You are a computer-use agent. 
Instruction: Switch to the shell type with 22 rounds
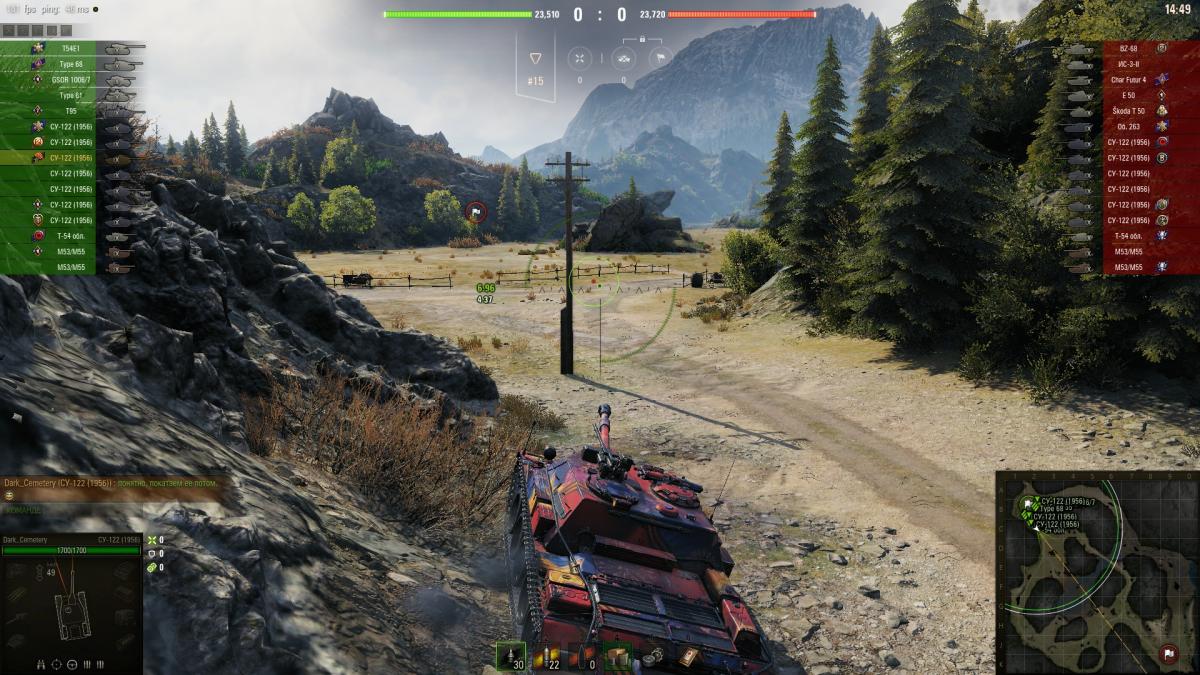coord(545,655)
